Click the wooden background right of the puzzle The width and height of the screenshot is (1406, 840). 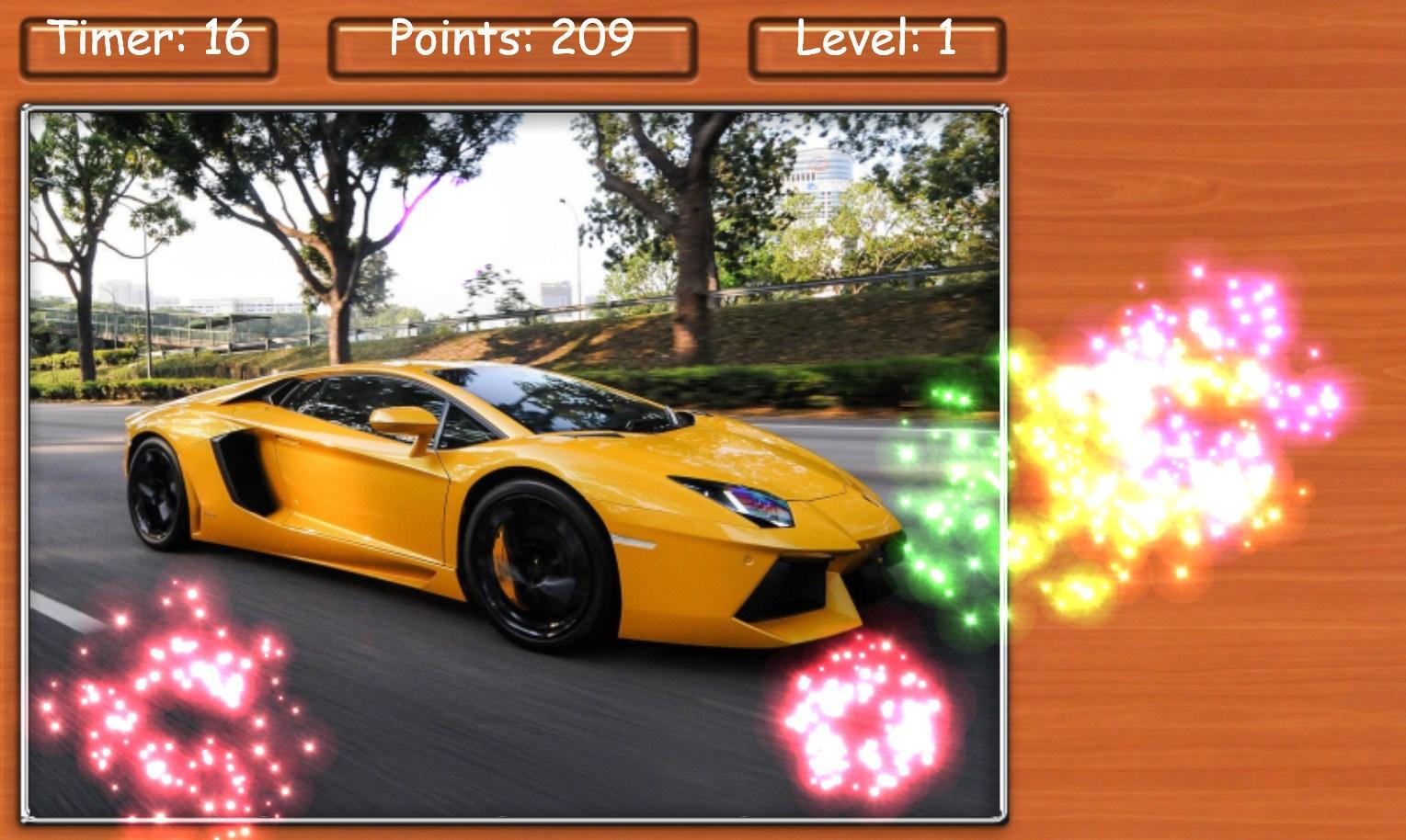1241,689
